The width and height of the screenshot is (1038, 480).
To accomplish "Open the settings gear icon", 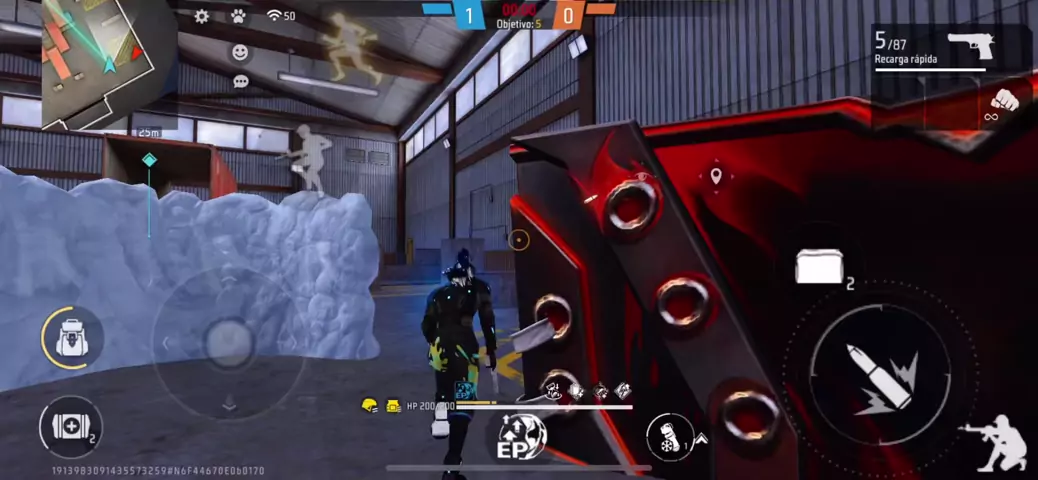I will [x=202, y=16].
